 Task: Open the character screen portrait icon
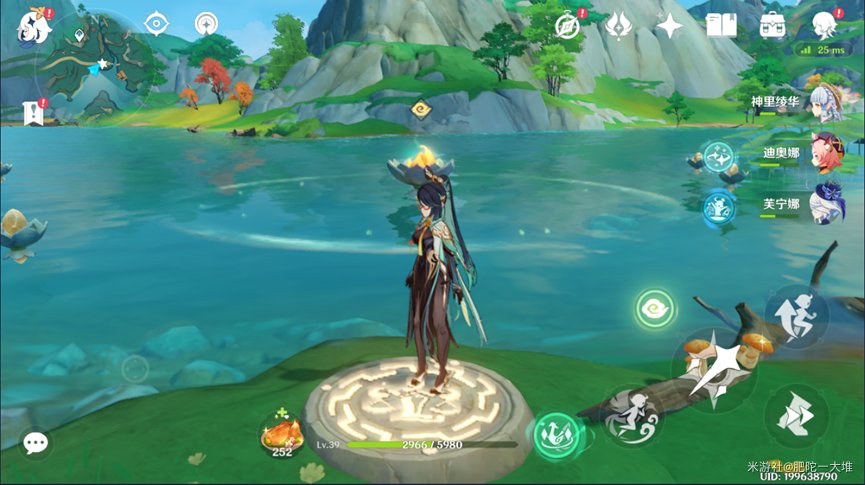point(823,25)
